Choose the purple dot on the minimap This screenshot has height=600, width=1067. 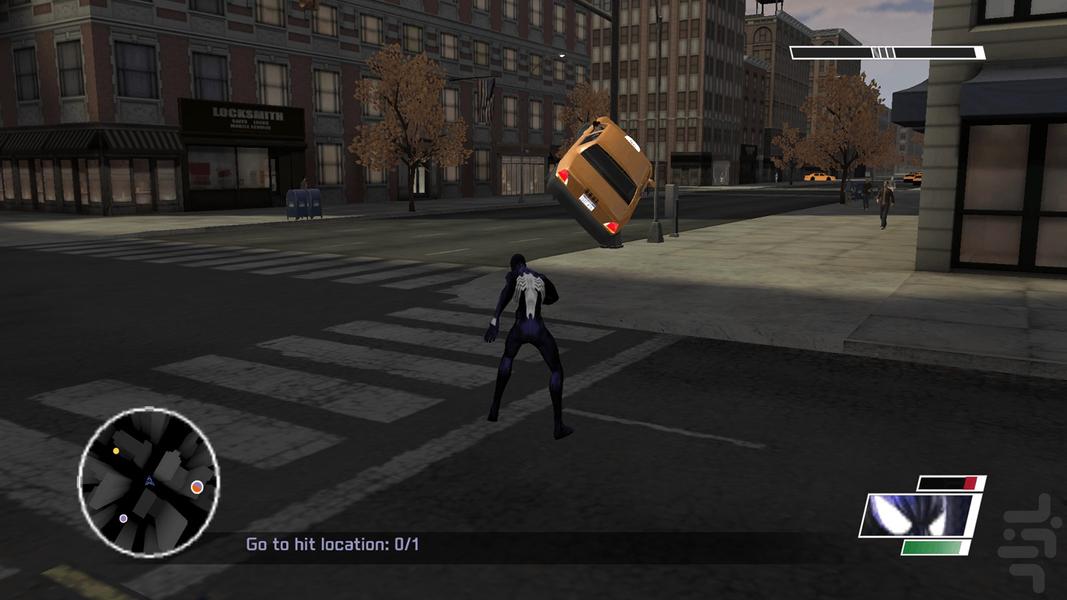pos(123,519)
